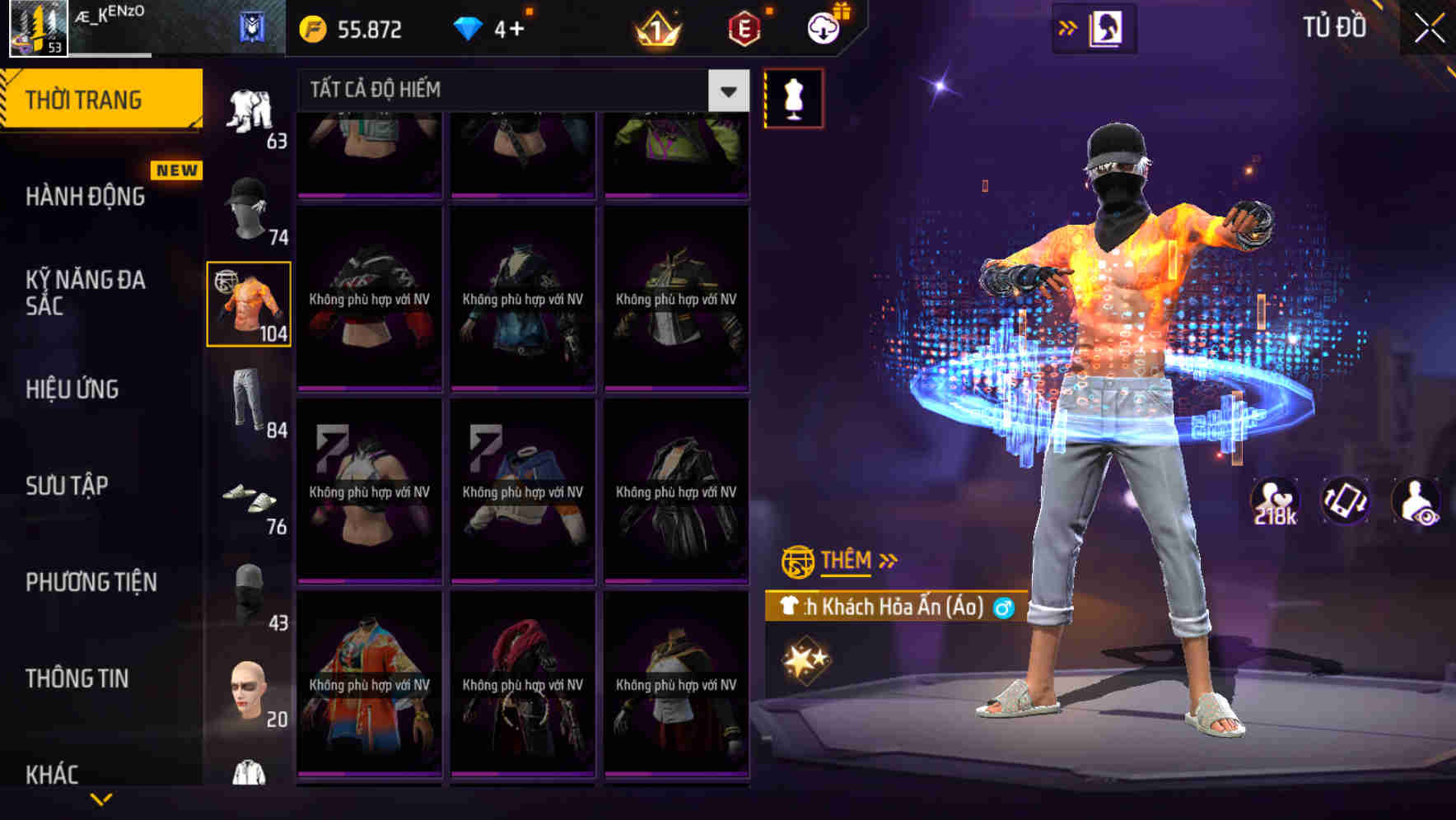Expand THÊM with the double arrows
Image resolution: width=1456 pixels, height=820 pixels.
click(x=889, y=560)
